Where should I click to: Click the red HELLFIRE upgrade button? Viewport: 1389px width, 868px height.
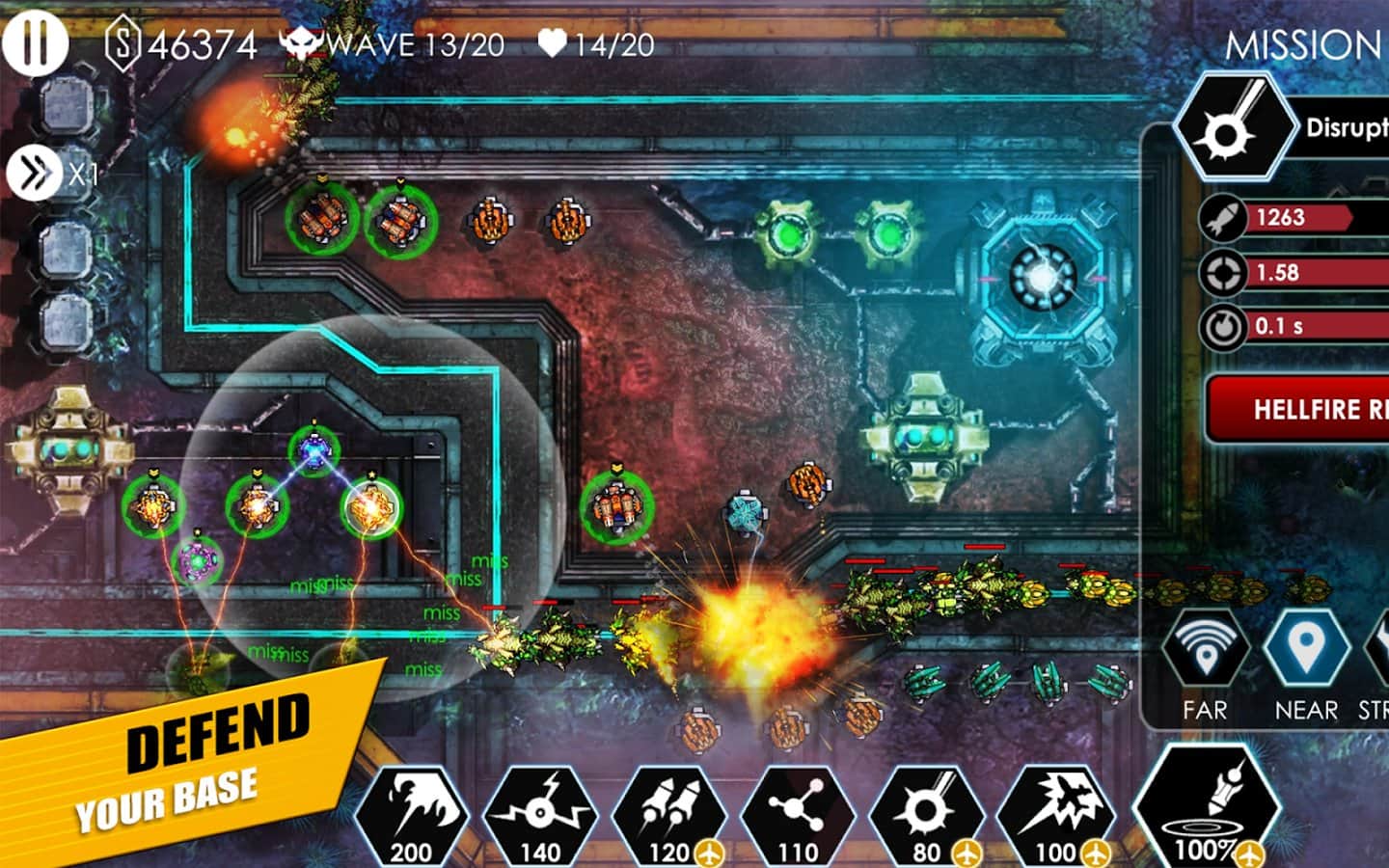point(1298,409)
